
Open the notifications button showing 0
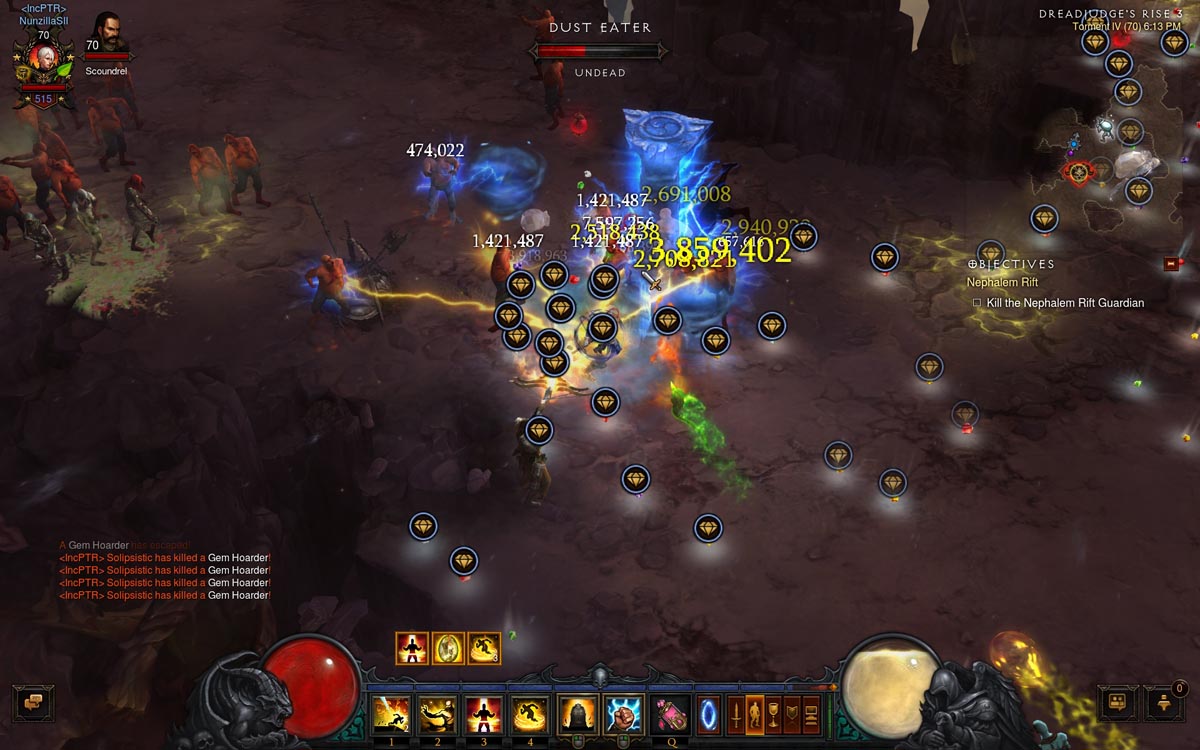pos(1163,703)
